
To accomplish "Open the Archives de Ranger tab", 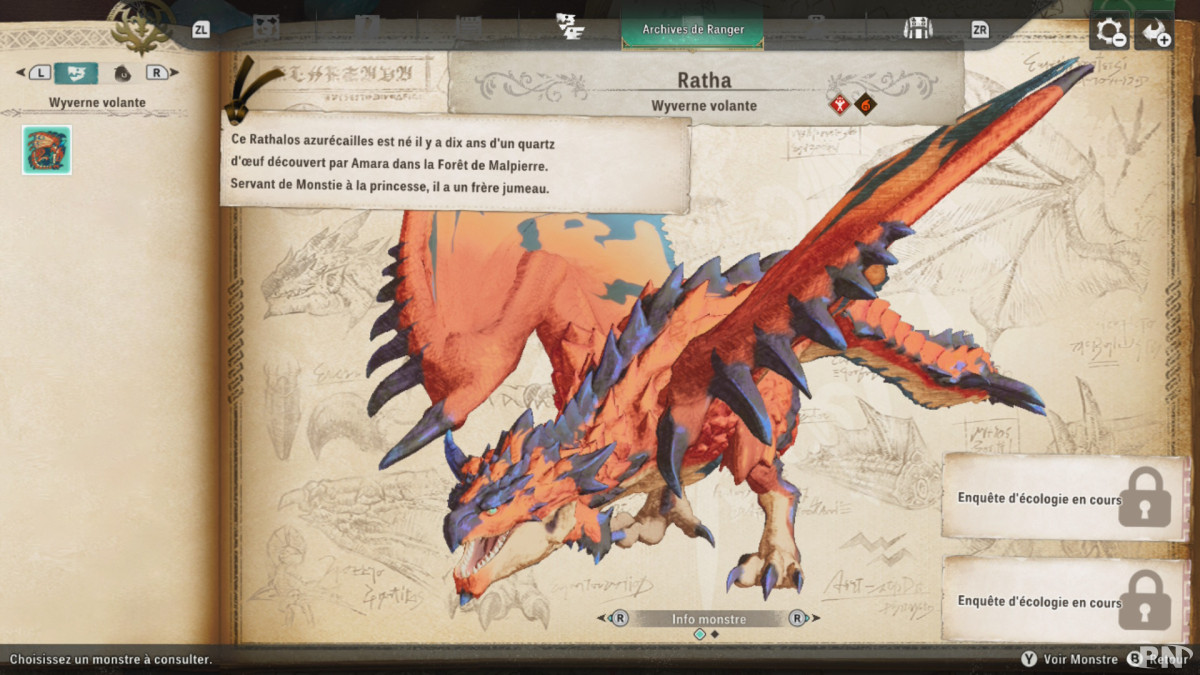I will (692, 30).
